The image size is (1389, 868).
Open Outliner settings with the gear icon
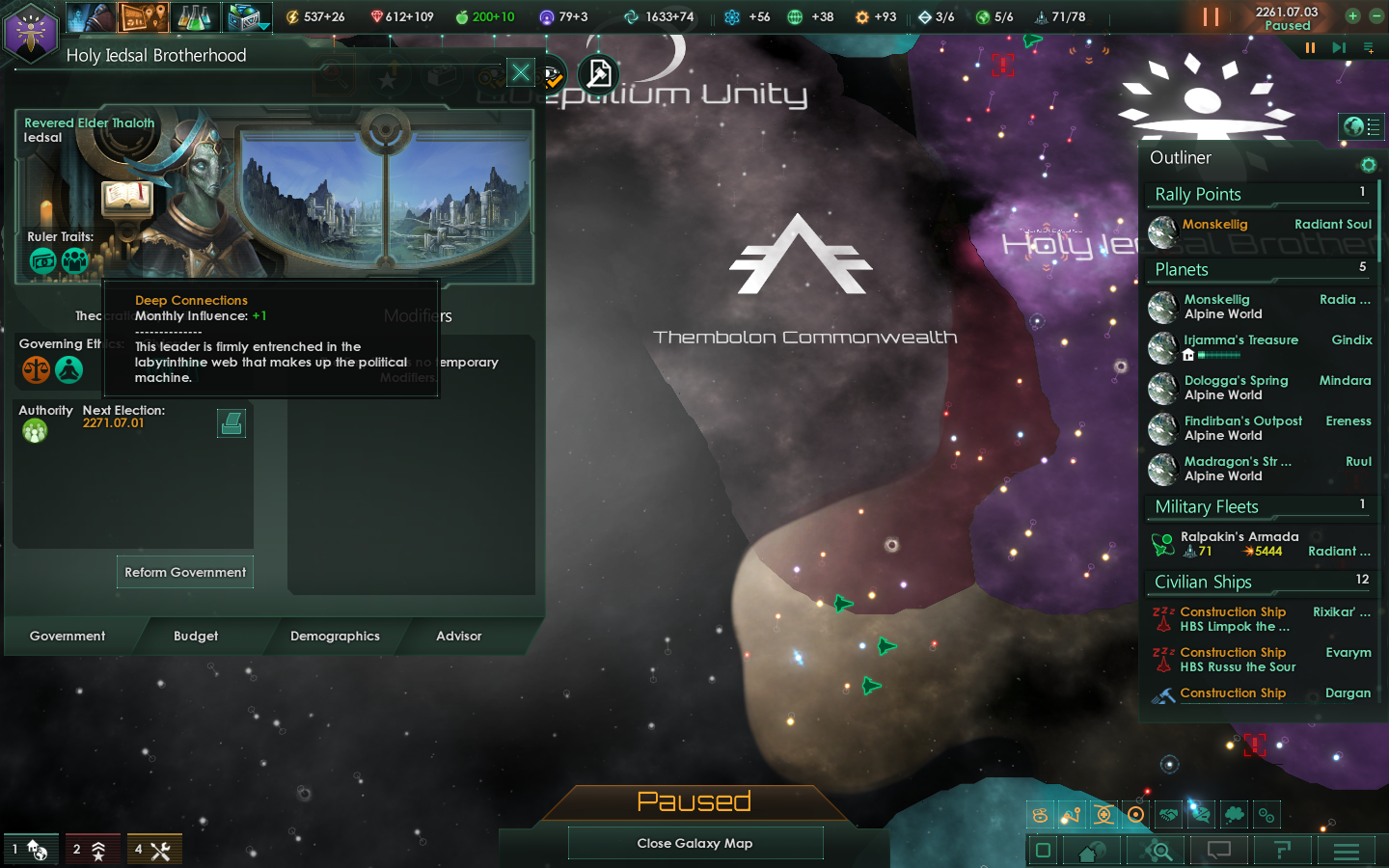click(x=1369, y=165)
